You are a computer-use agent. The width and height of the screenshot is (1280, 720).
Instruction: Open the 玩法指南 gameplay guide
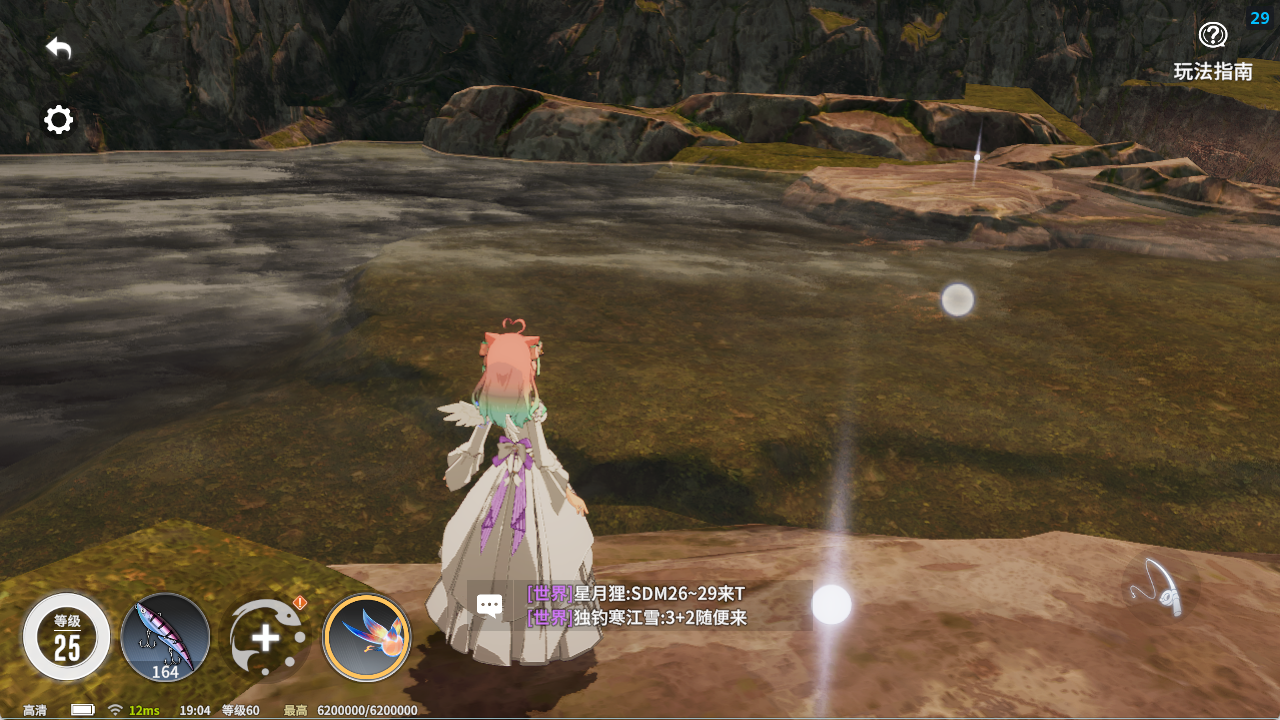click(x=1212, y=47)
